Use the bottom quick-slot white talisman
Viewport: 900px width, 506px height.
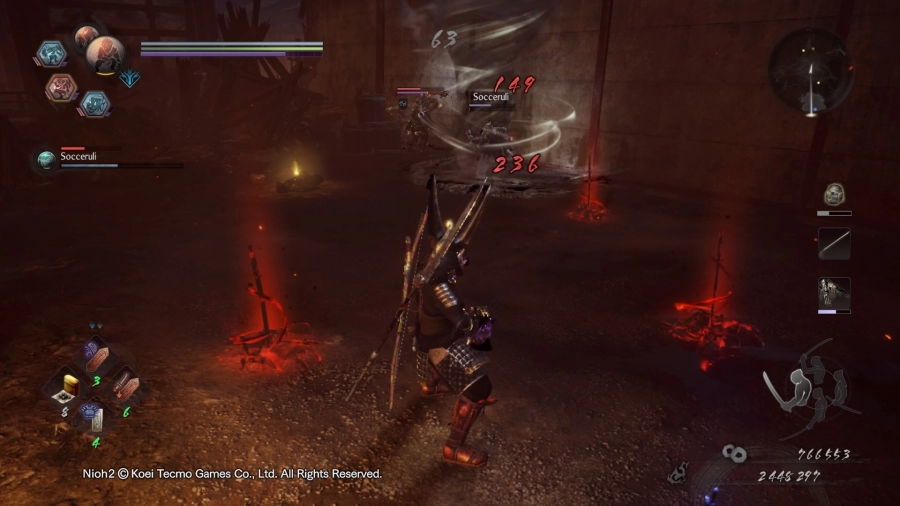point(93,416)
